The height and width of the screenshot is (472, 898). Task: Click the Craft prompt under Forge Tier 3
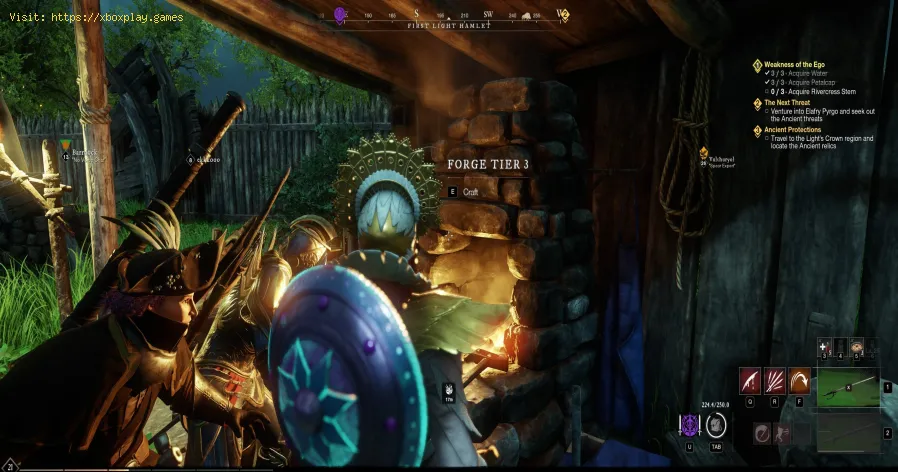click(x=471, y=191)
